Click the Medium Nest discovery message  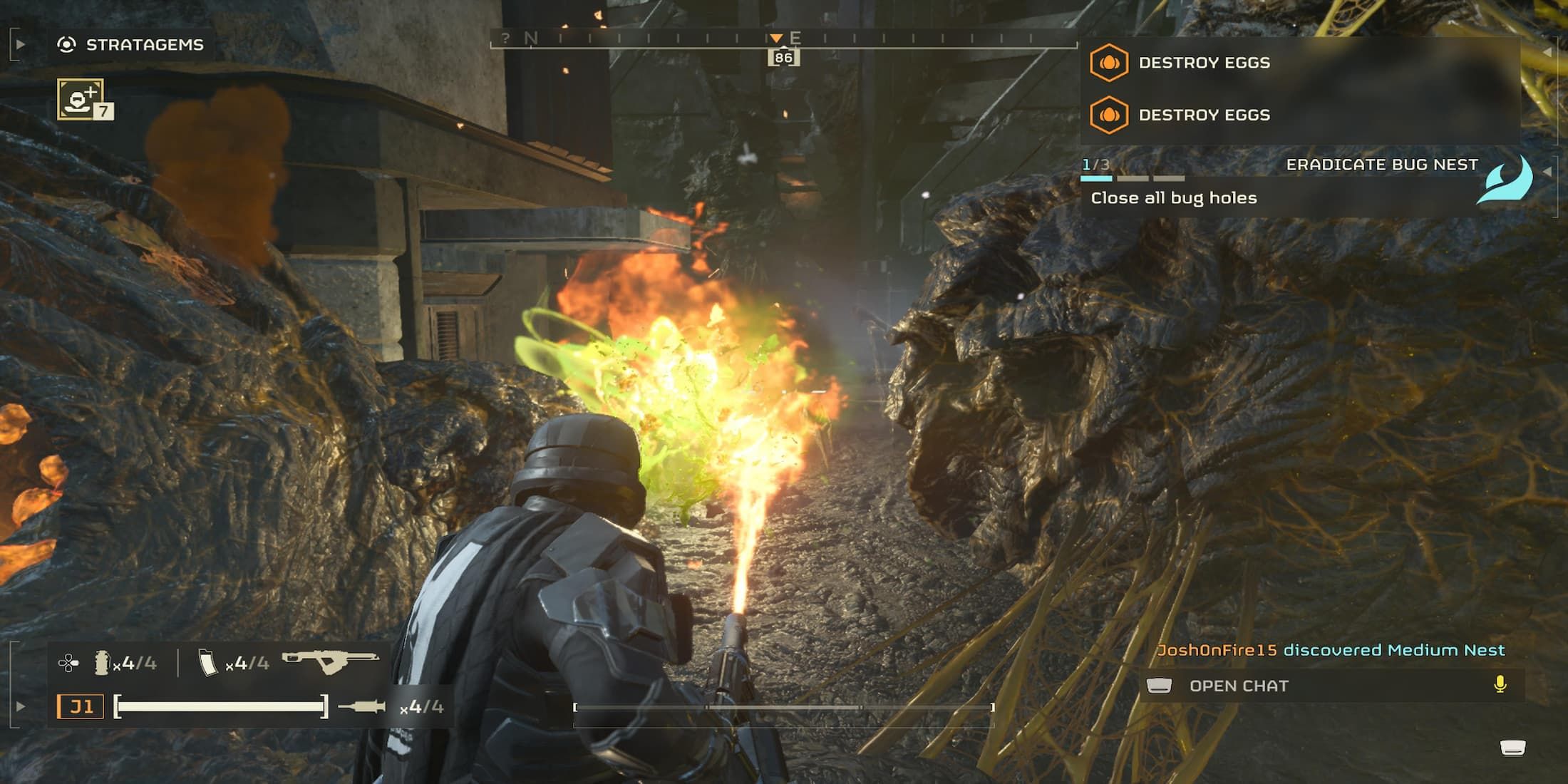pyautogui.click(x=1330, y=650)
